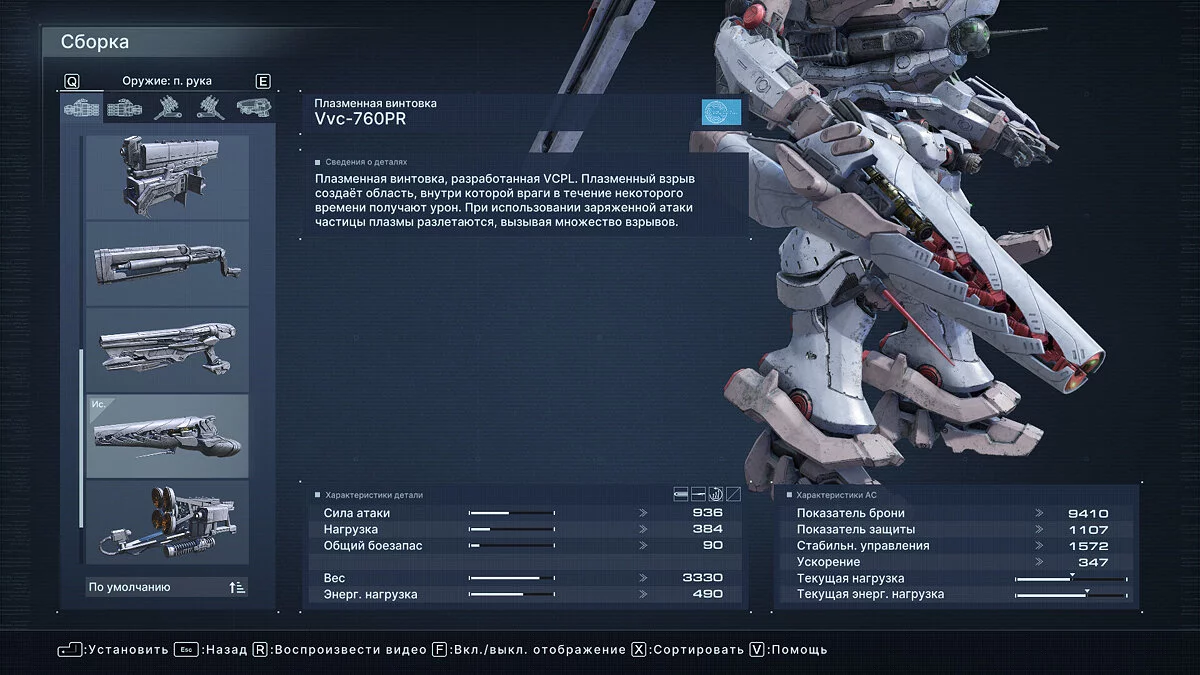Select the right arm weapon tab
The width and height of the screenshot is (1200, 675).
tap(82, 107)
